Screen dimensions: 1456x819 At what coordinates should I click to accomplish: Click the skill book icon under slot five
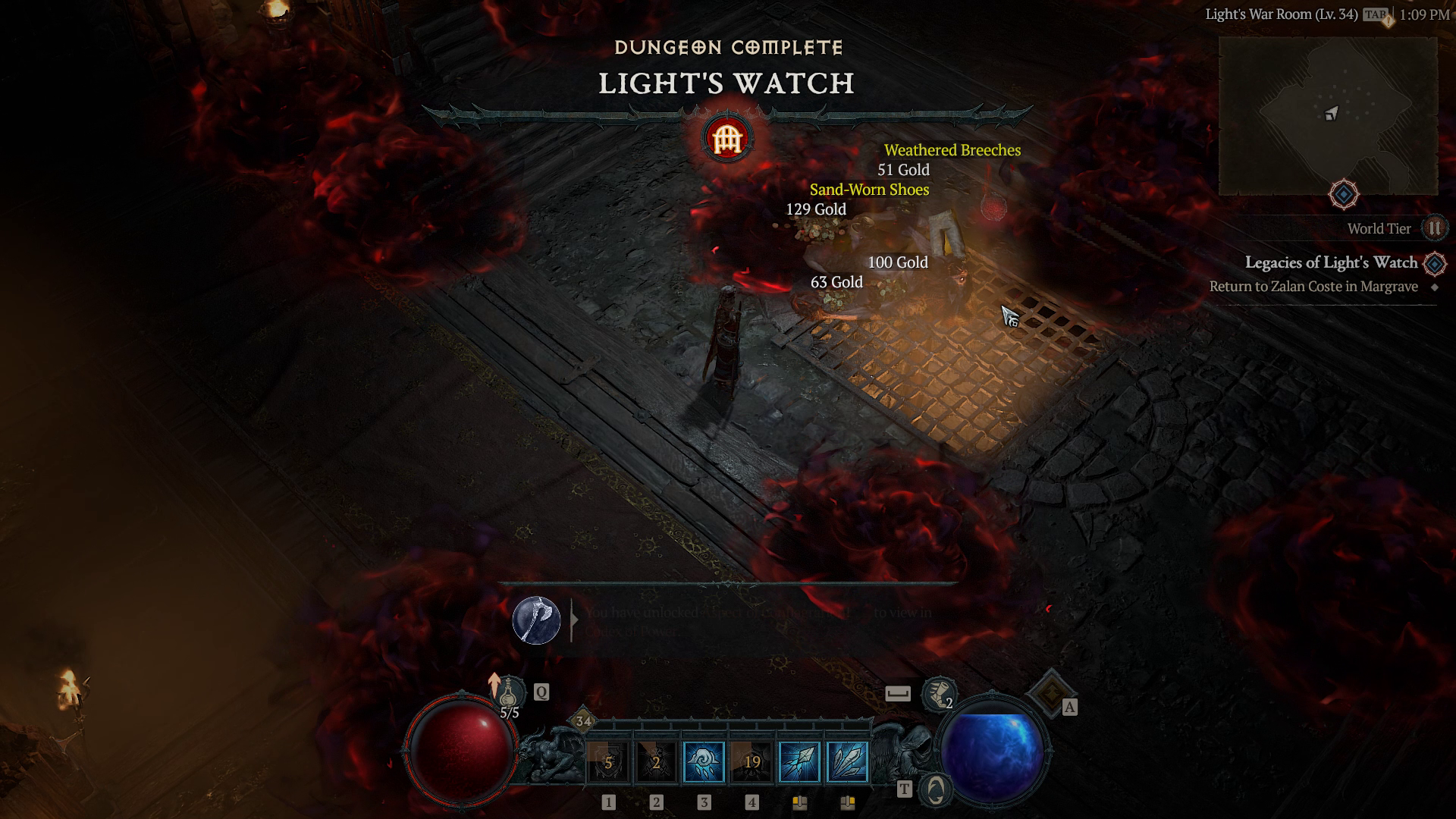800,802
